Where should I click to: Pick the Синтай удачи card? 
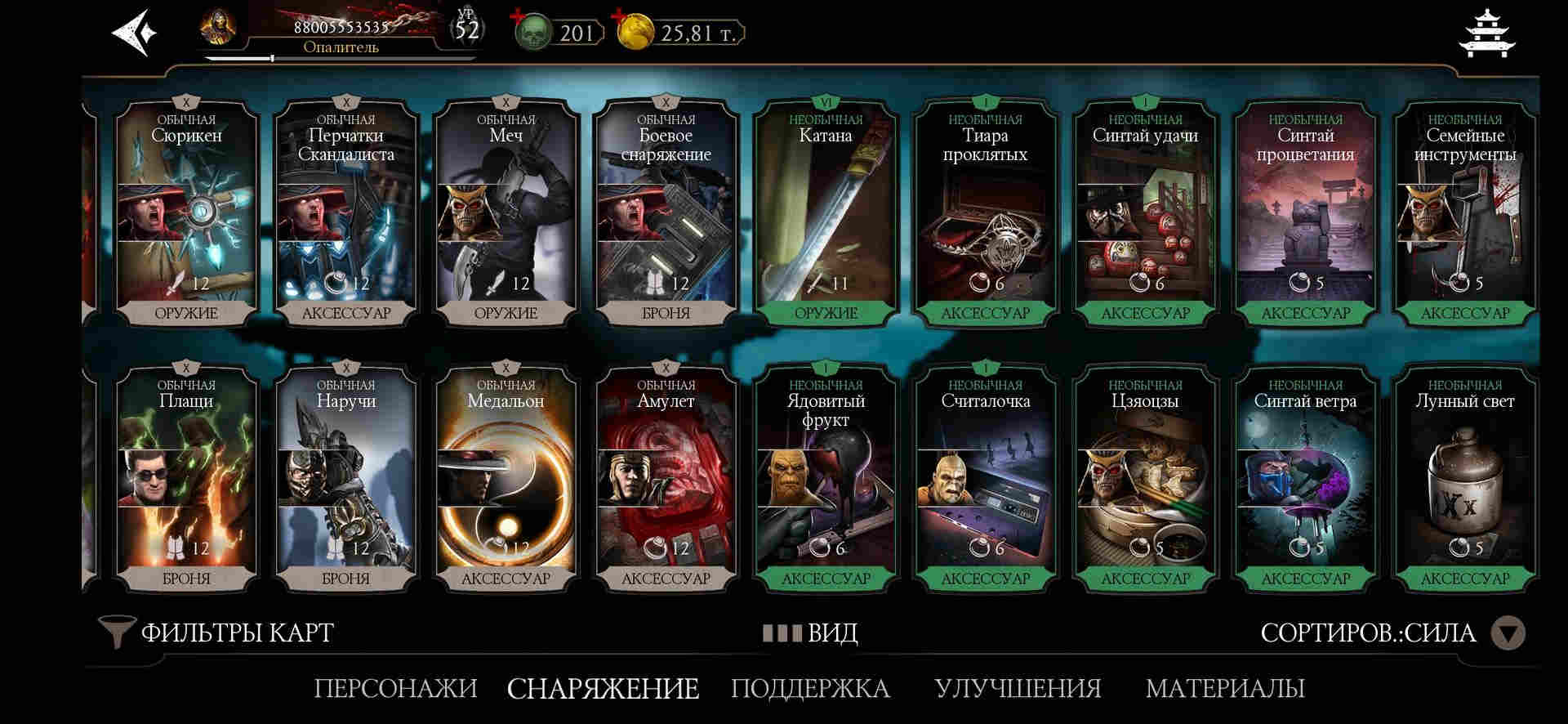tap(1145, 212)
